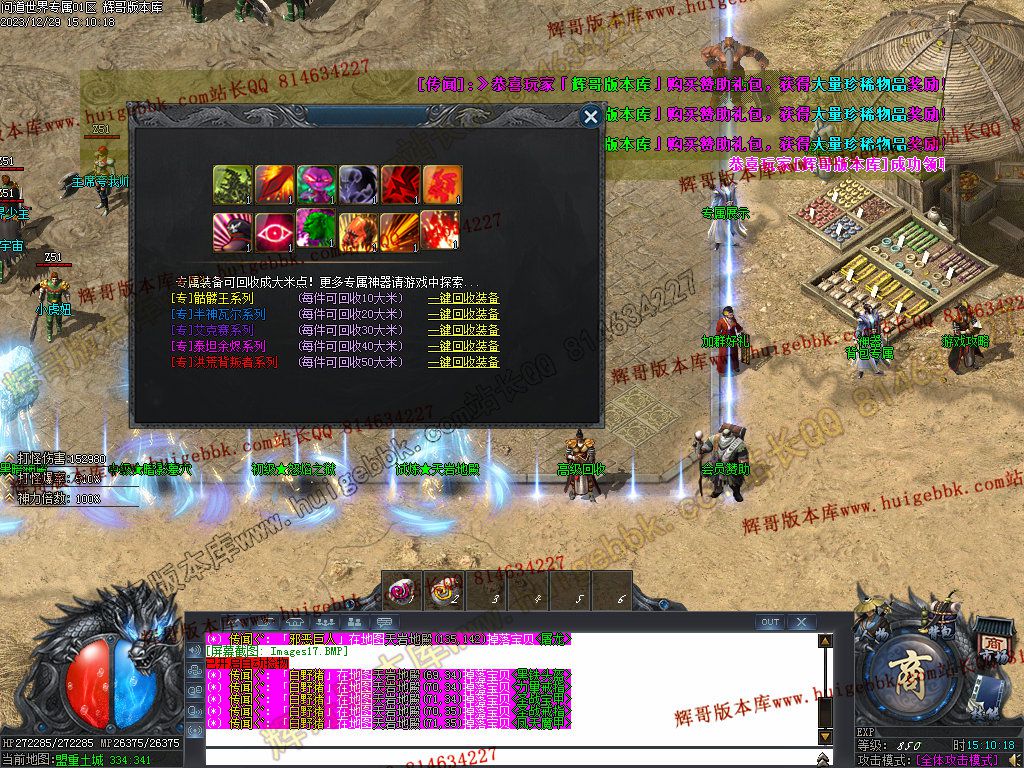The image size is (1024, 768).
Task: Recycle 艾克赛 series equipment link
Action: click(x=463, y=330)
